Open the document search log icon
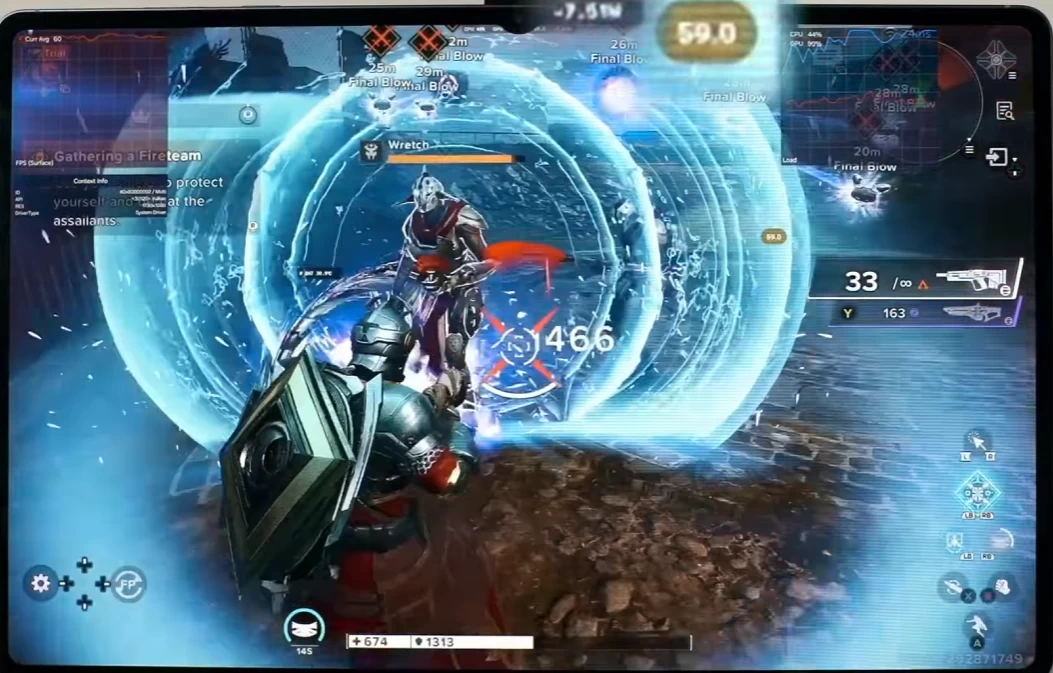This screenshot has height=673, width=1053. pos(1005,111)
